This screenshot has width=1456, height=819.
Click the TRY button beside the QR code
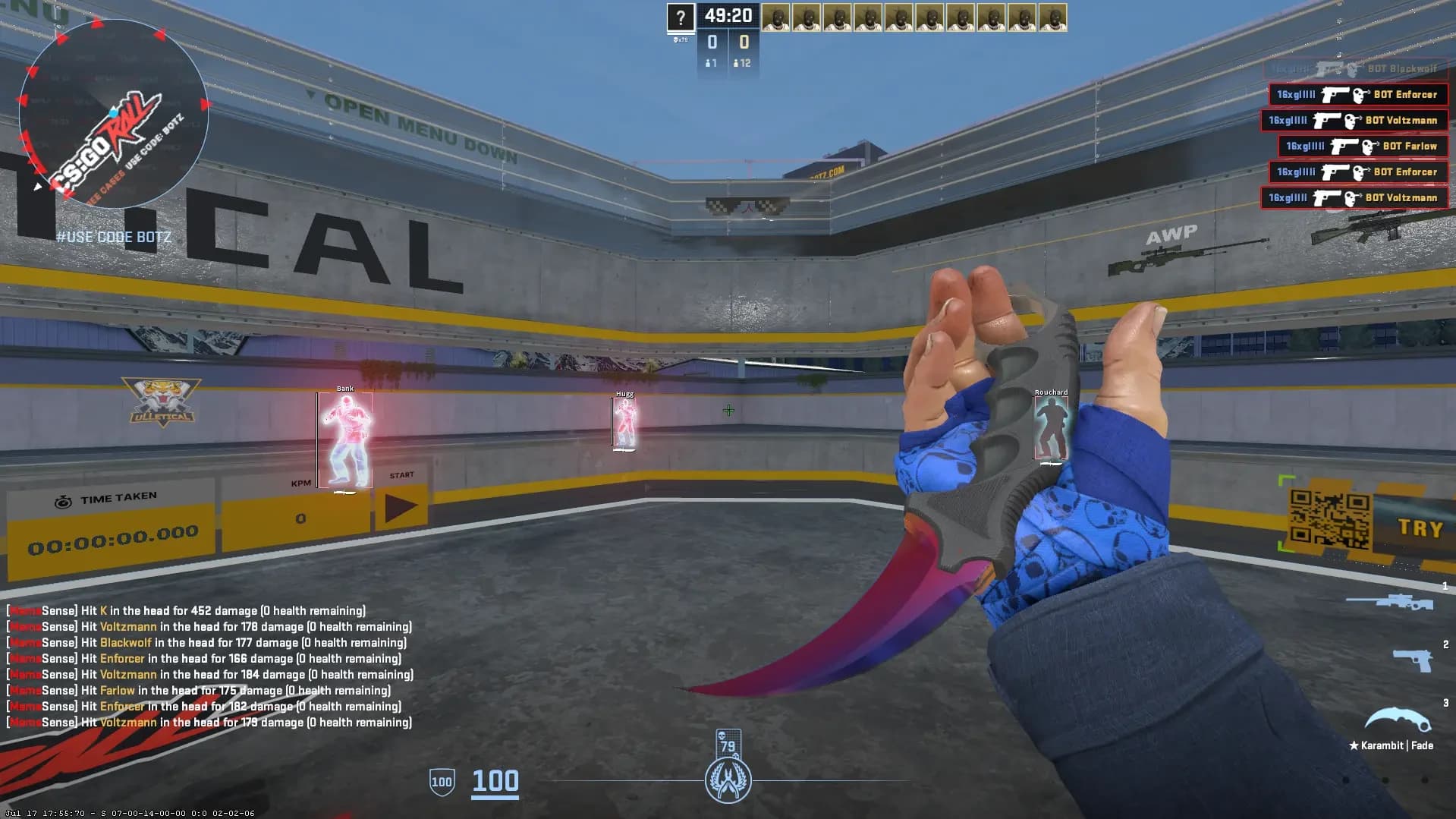[x=1420, y=528]
